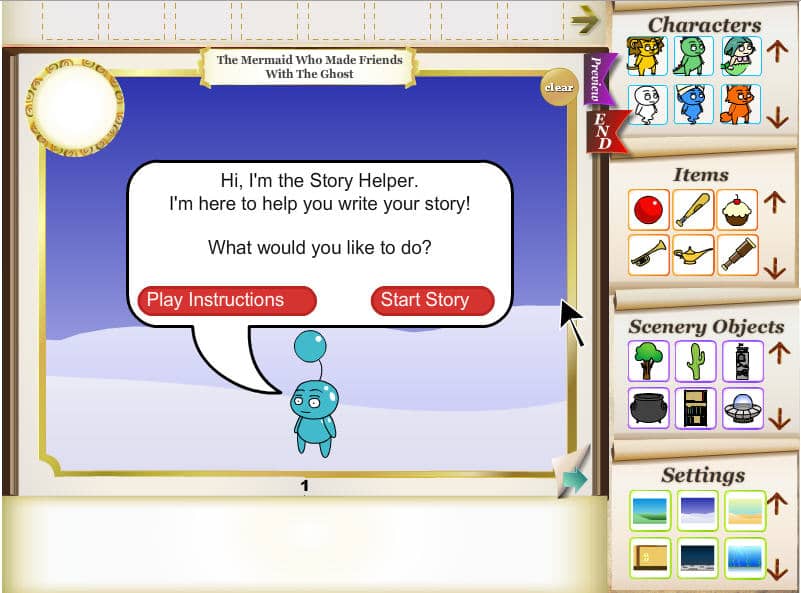Clear the scene with the clear button

(x=558, y=87)
